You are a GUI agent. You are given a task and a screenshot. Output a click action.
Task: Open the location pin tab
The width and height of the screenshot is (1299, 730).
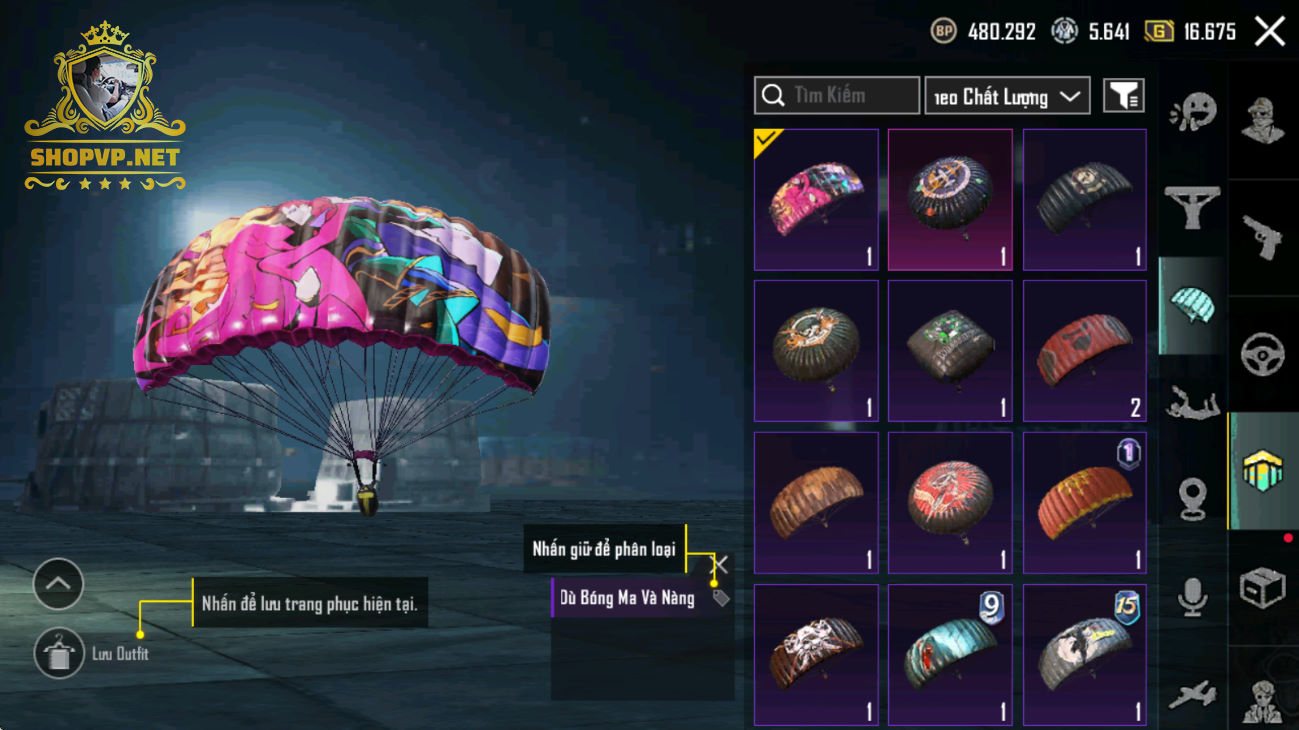click(x=1192, y=498)
